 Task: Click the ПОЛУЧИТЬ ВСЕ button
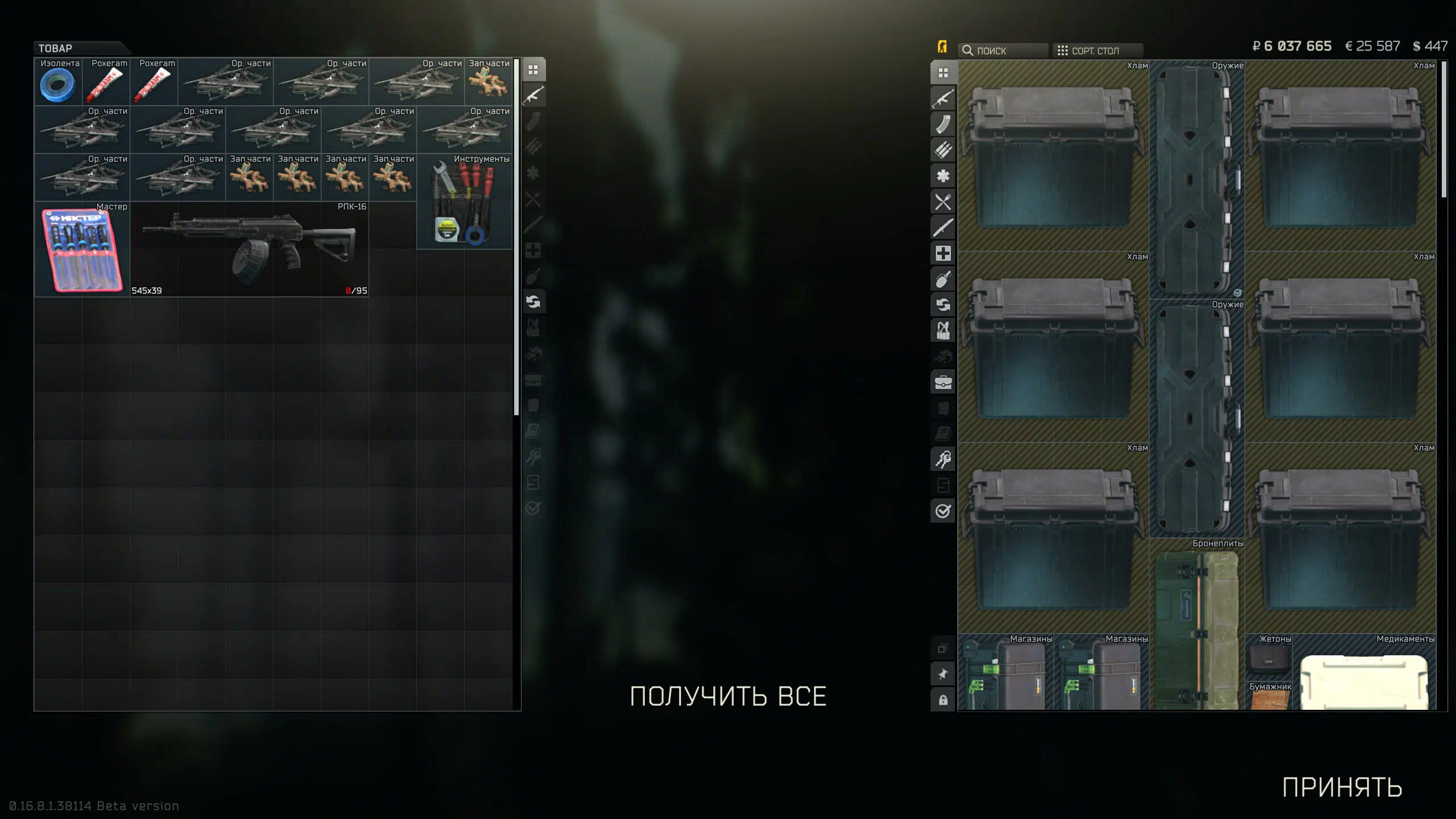click(x=728, y=696)
